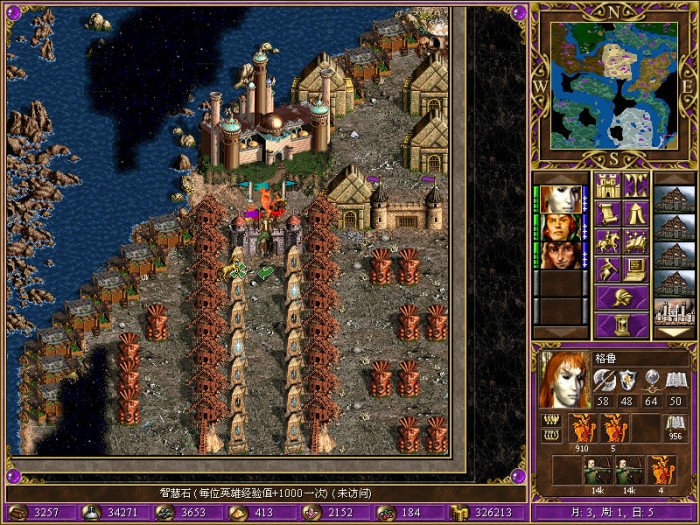Open the Quest Log scroll button

608,213
